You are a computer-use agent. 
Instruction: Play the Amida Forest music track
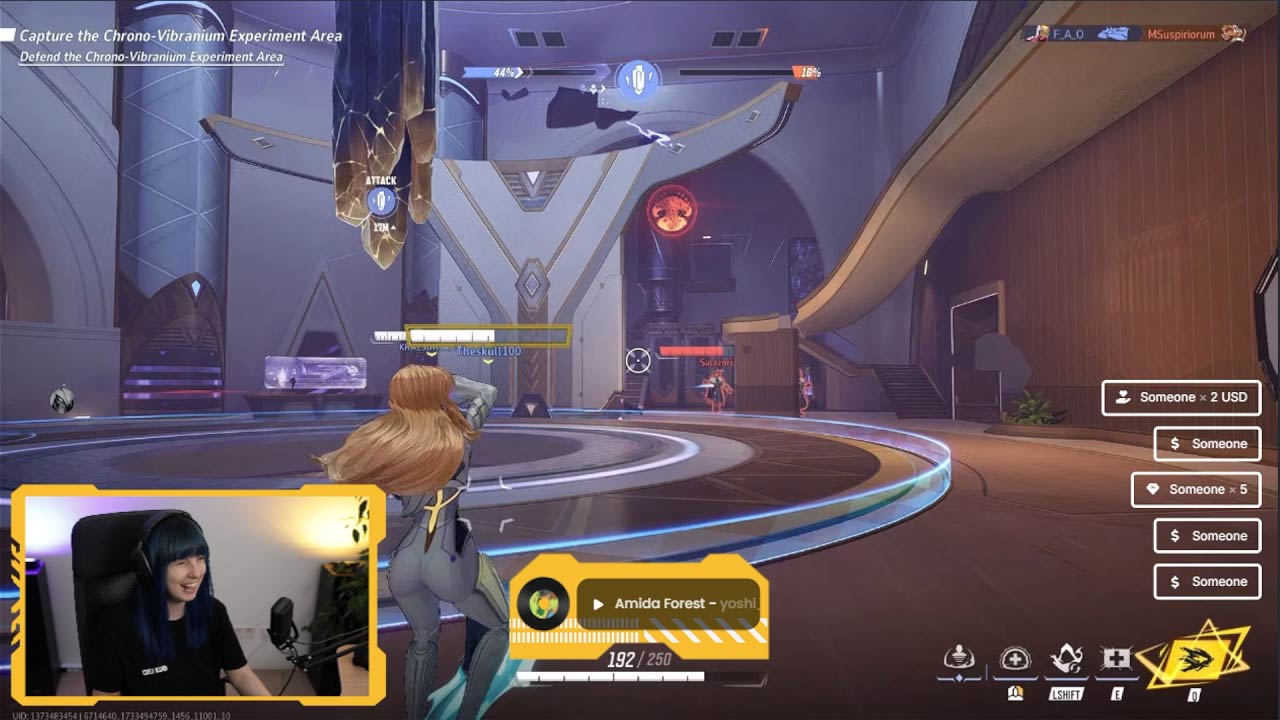[598, 604]
